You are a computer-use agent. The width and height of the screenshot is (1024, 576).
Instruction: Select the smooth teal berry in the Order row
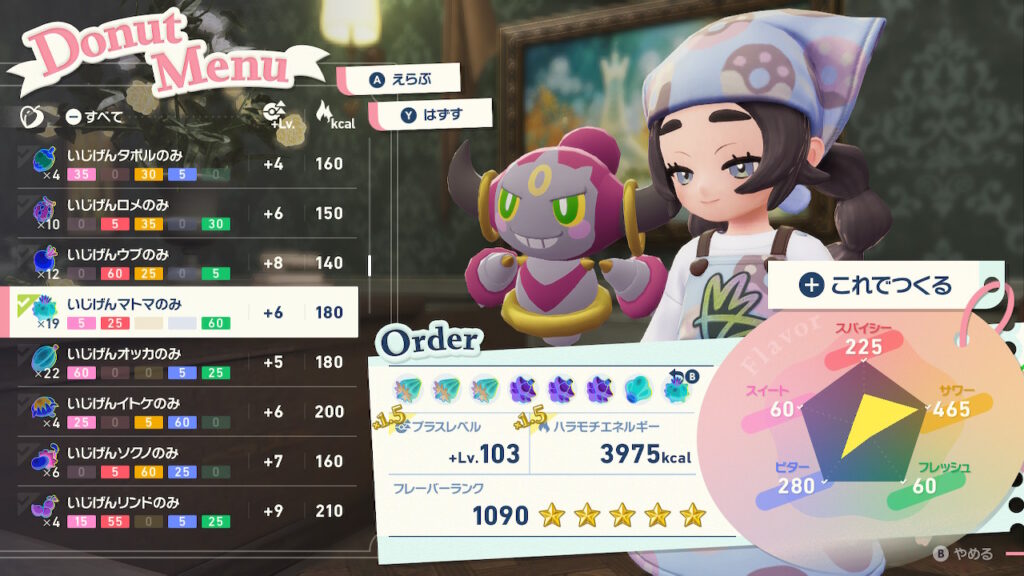(638, 387)
